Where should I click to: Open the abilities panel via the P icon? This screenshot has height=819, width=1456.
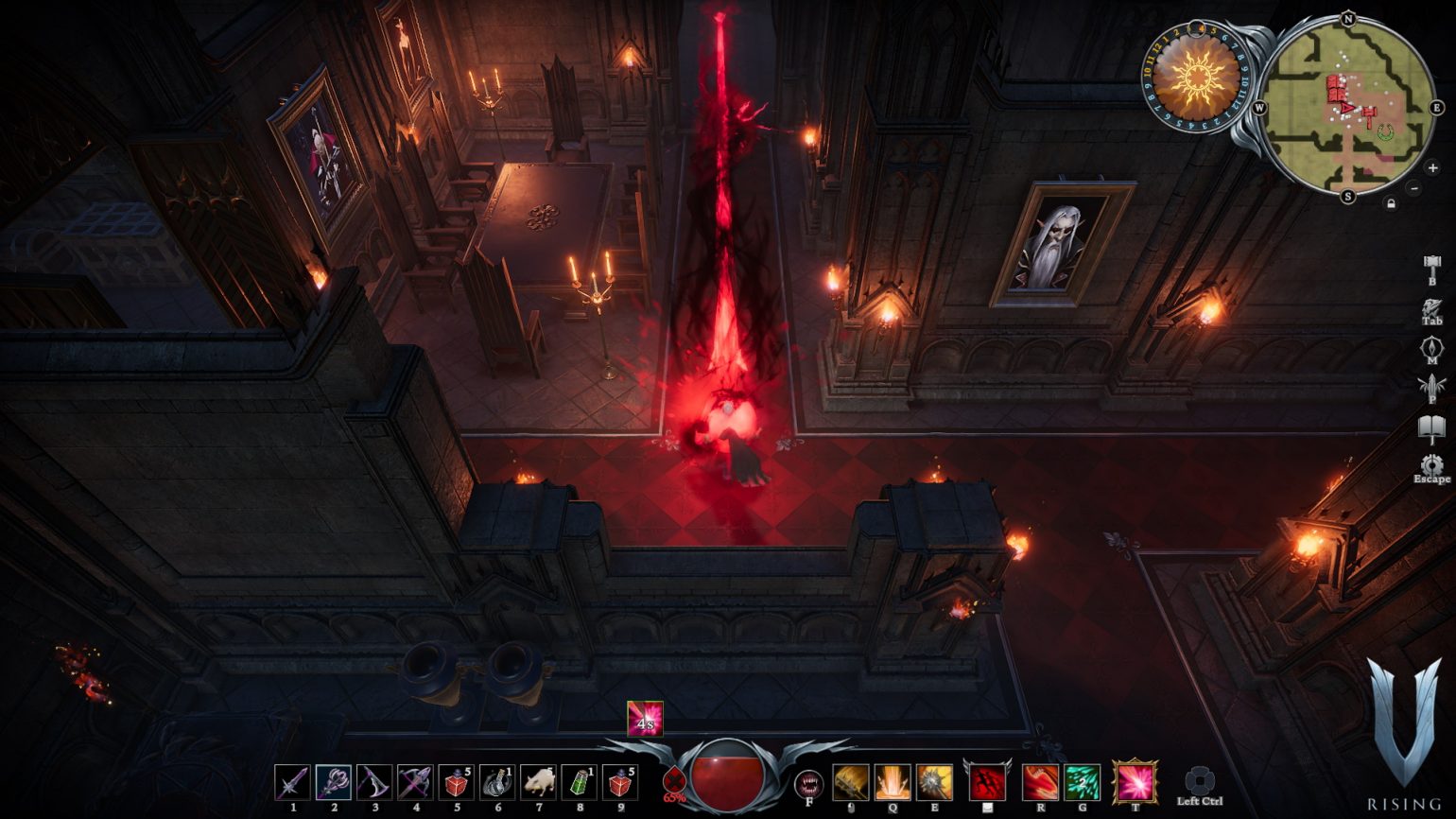coord(1432,385)
